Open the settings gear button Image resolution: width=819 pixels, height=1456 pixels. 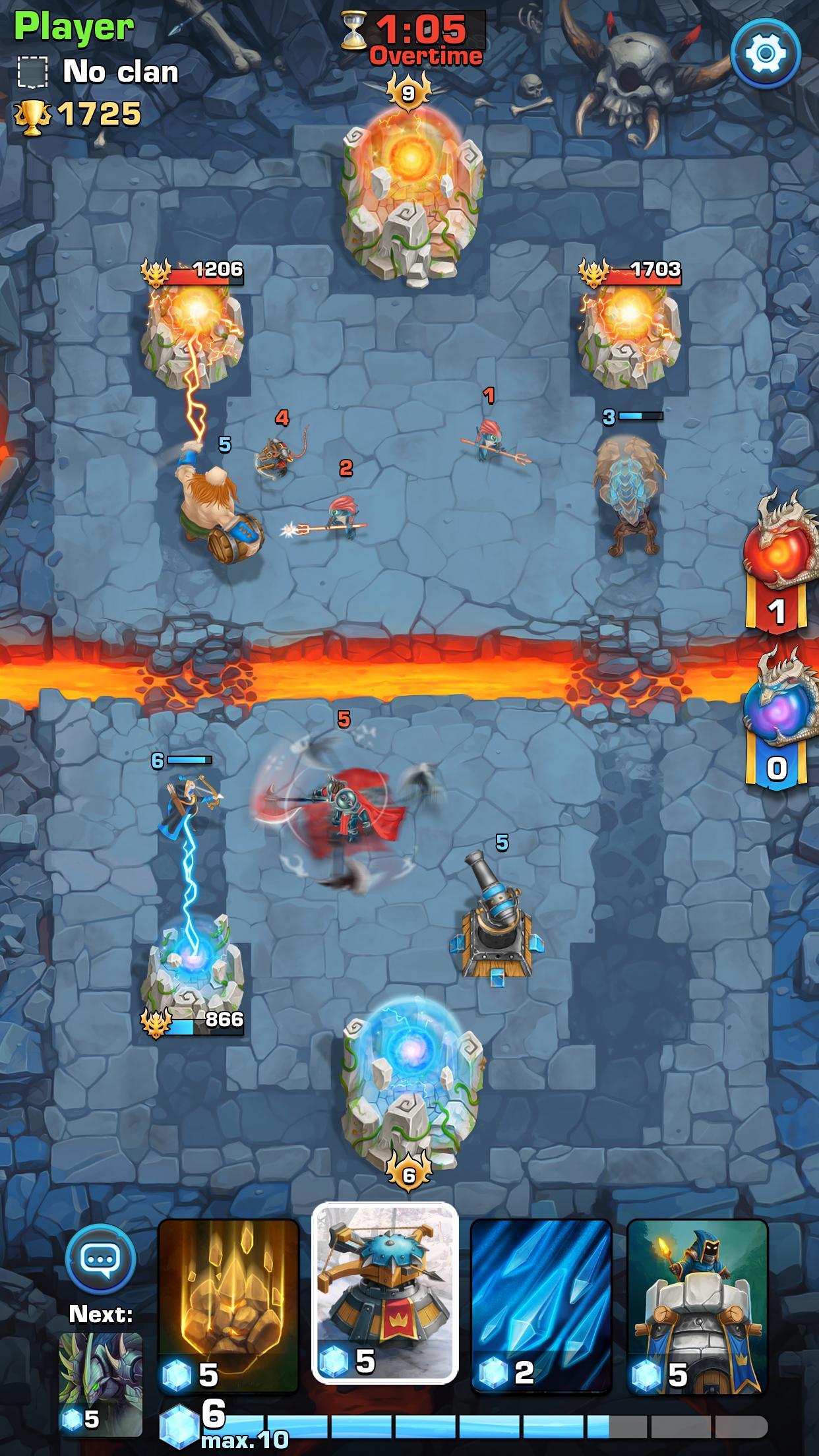click(766, 53)
